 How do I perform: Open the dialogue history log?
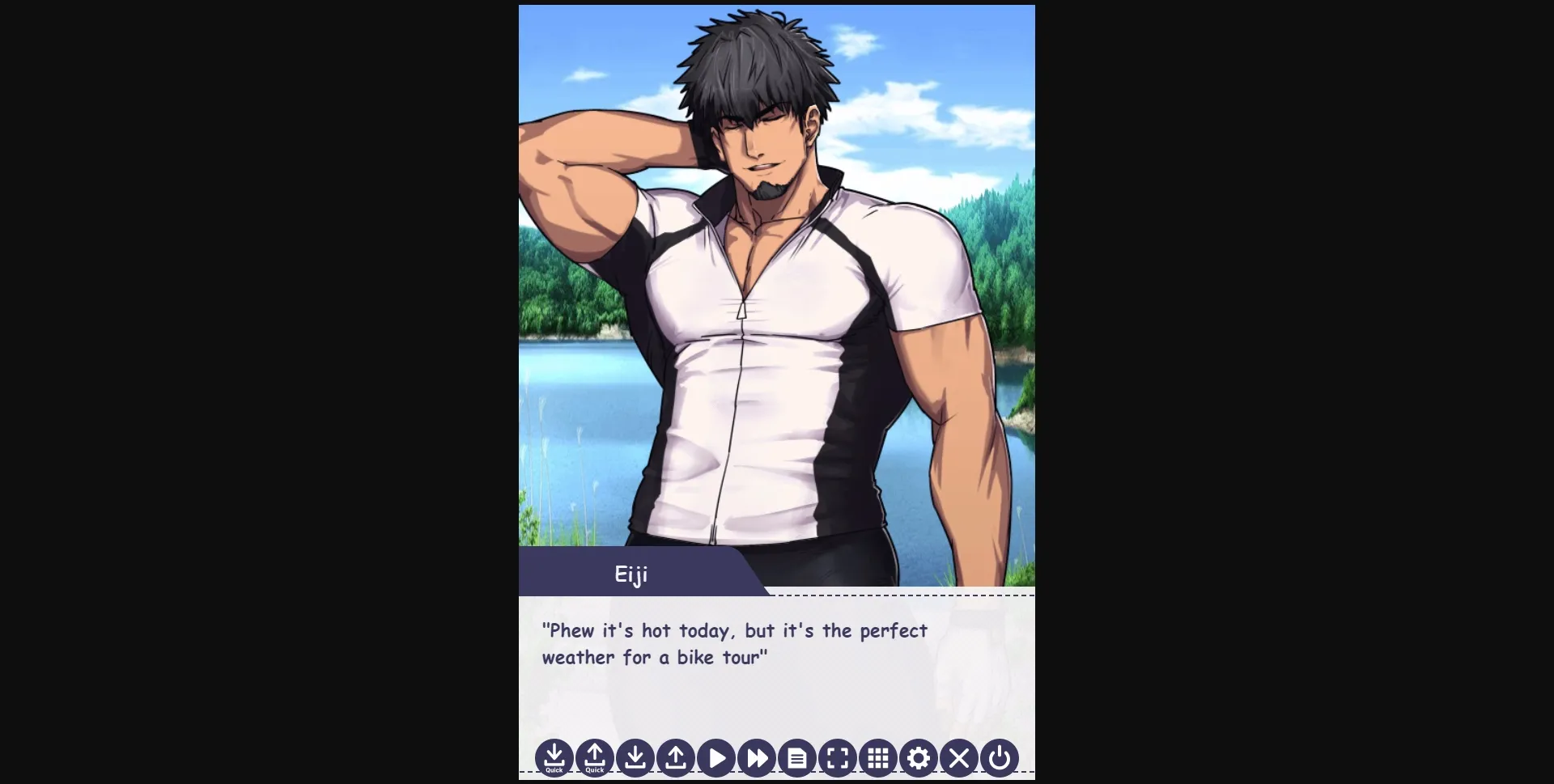tap(797, 758)
